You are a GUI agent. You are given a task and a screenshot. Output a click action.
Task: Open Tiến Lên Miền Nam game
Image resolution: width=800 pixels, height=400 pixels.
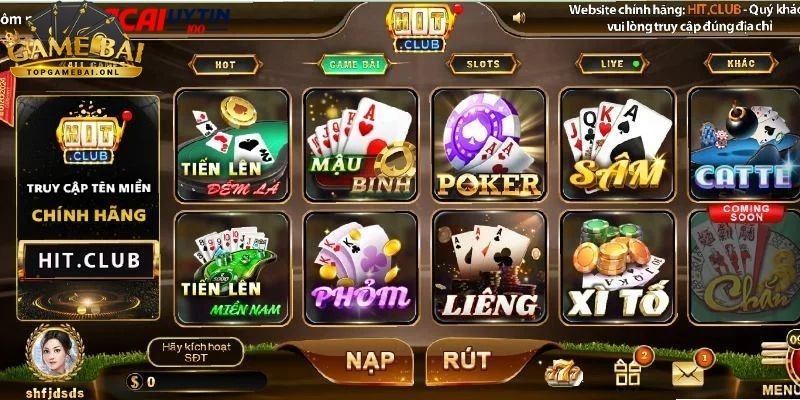click(x=232, y=266)
